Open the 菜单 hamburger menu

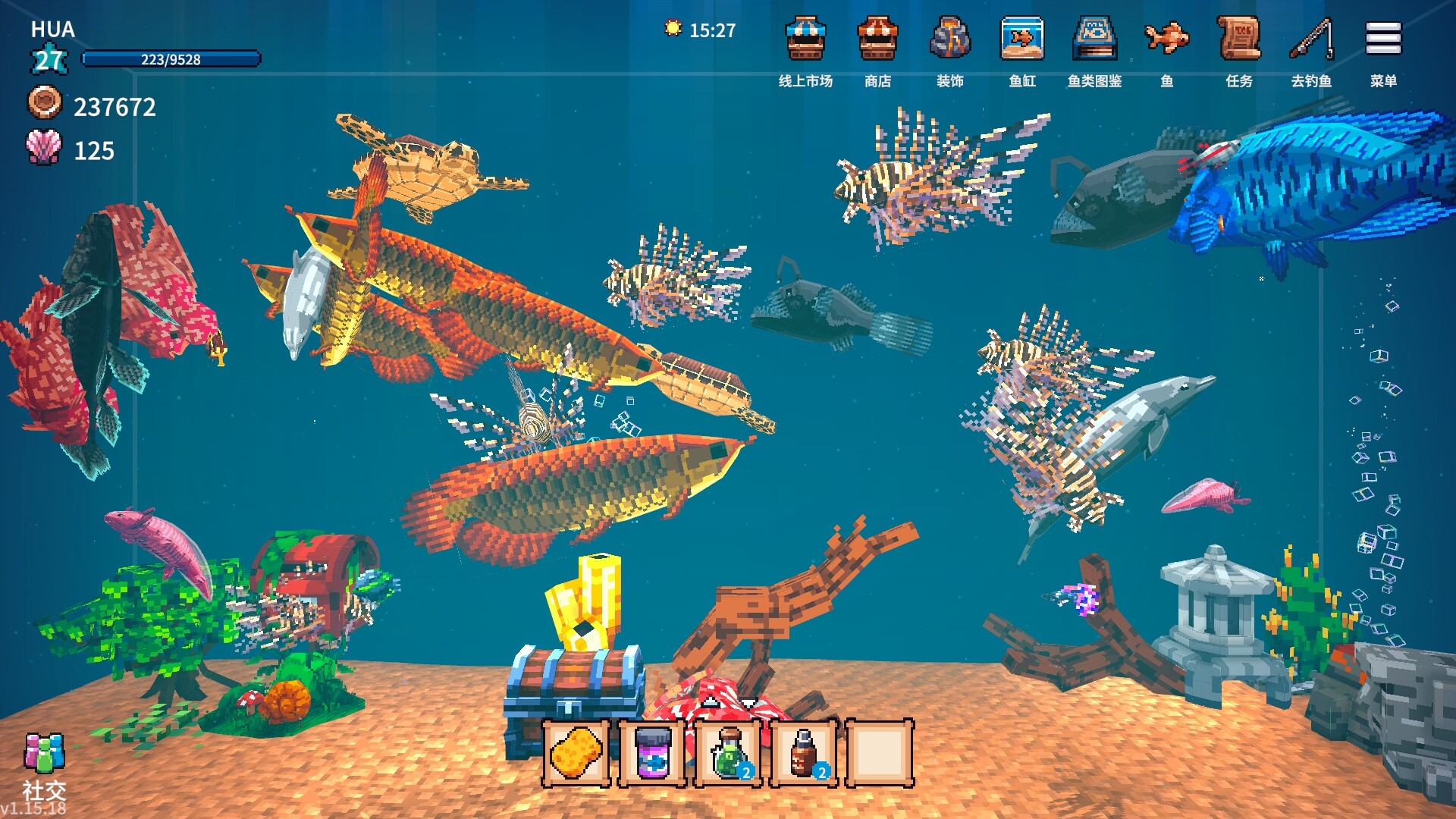point(1382,43)
